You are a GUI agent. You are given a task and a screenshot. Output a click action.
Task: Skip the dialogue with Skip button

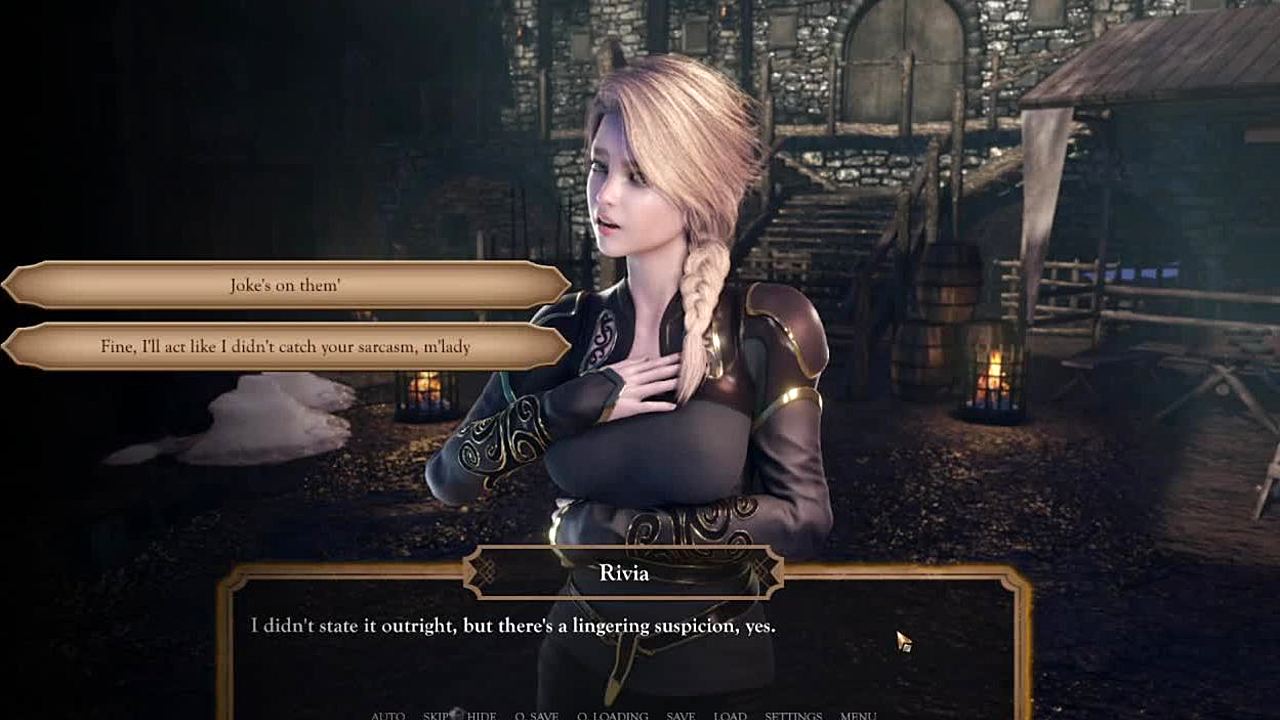click(437, 715)
